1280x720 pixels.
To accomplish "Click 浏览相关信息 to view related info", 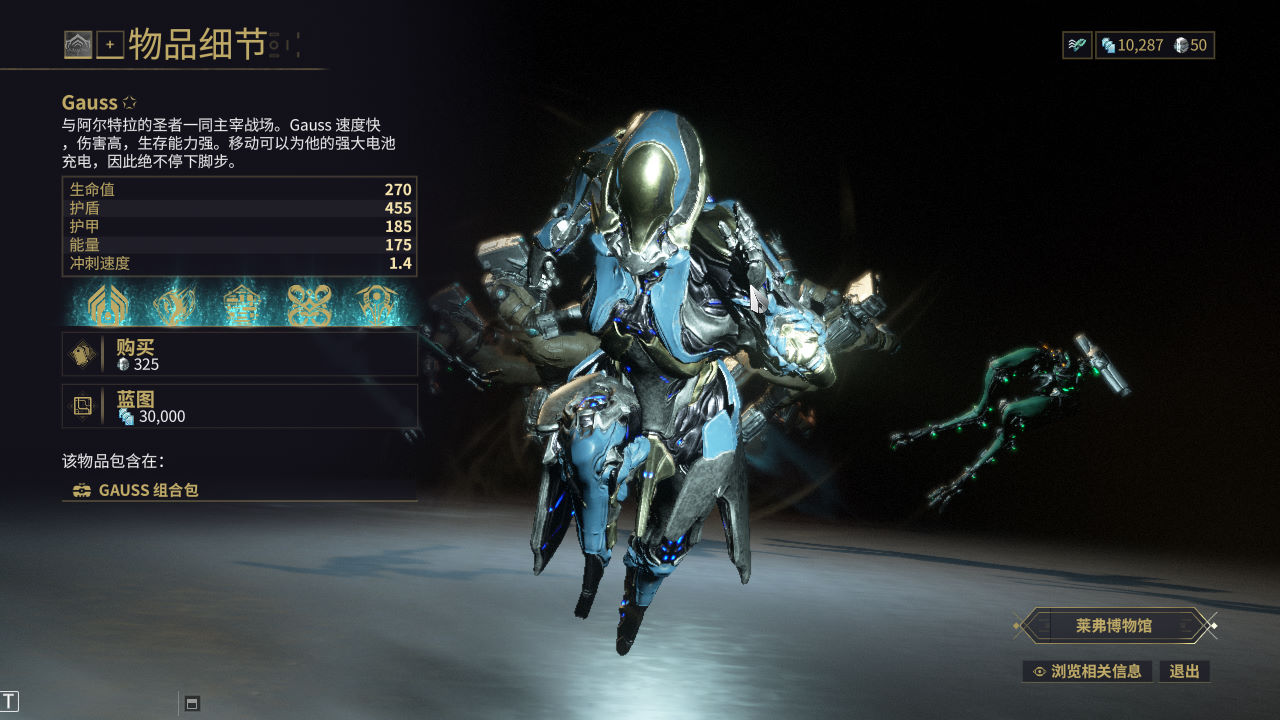I will tap(1087, 671).
